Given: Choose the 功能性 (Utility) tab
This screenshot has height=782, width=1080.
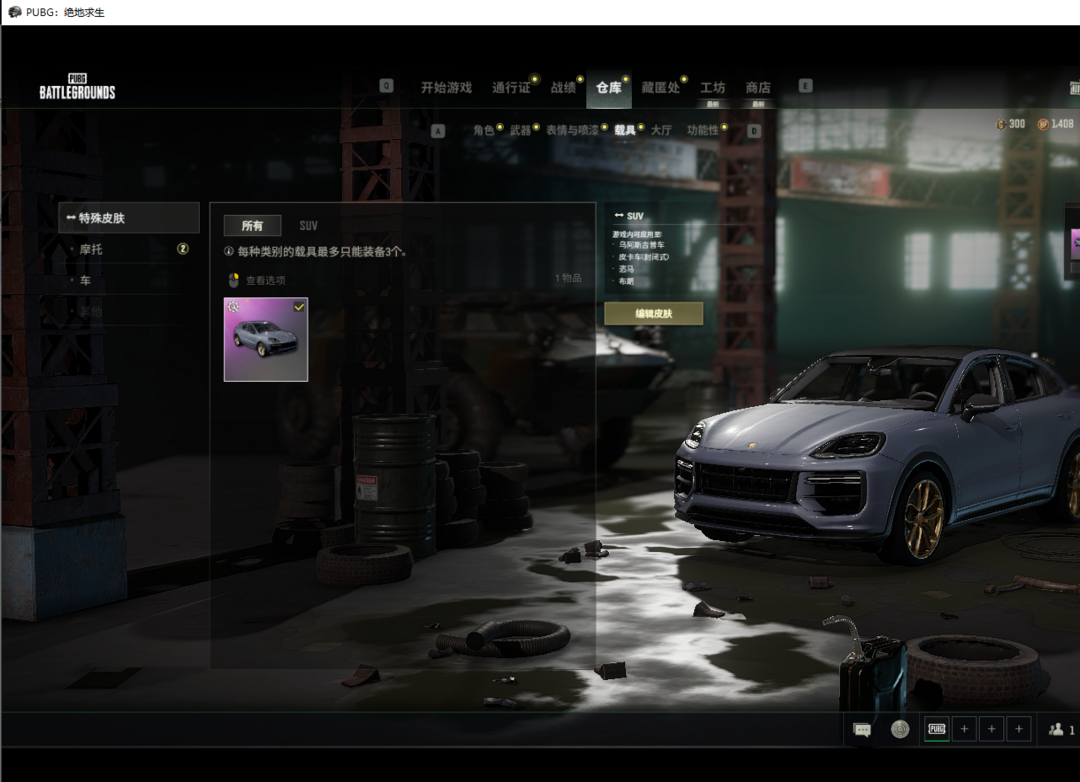Looking at the screenshot, I should 702,130.
